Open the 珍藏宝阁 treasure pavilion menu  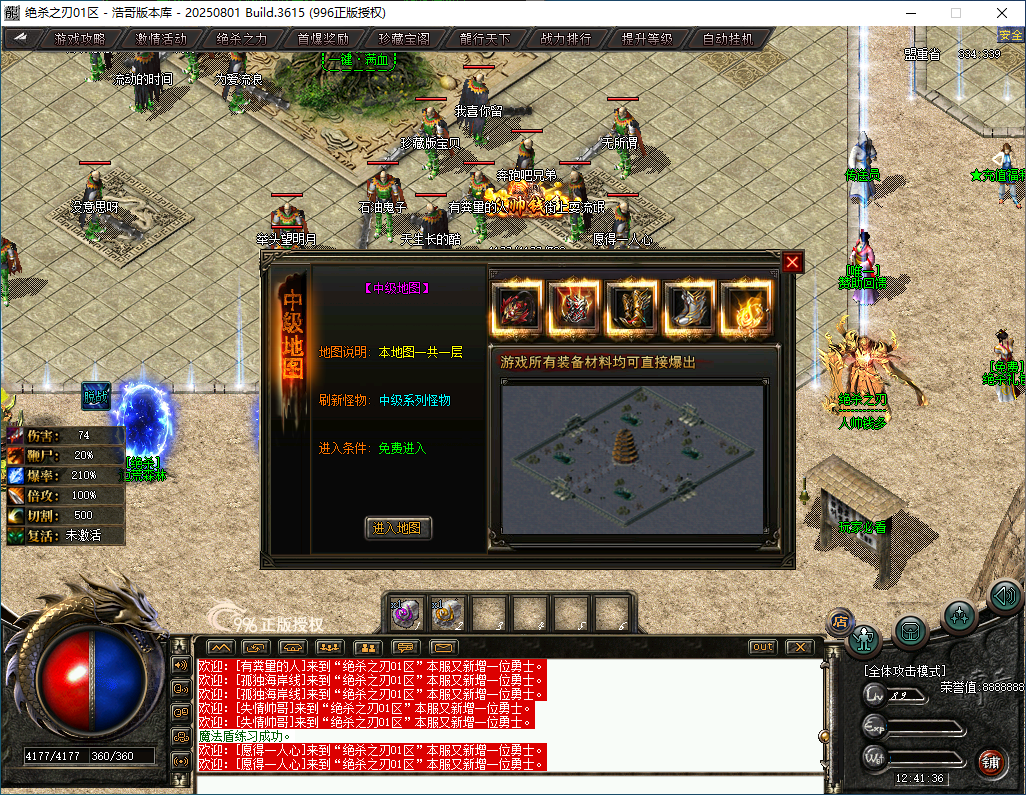[404, 39]
